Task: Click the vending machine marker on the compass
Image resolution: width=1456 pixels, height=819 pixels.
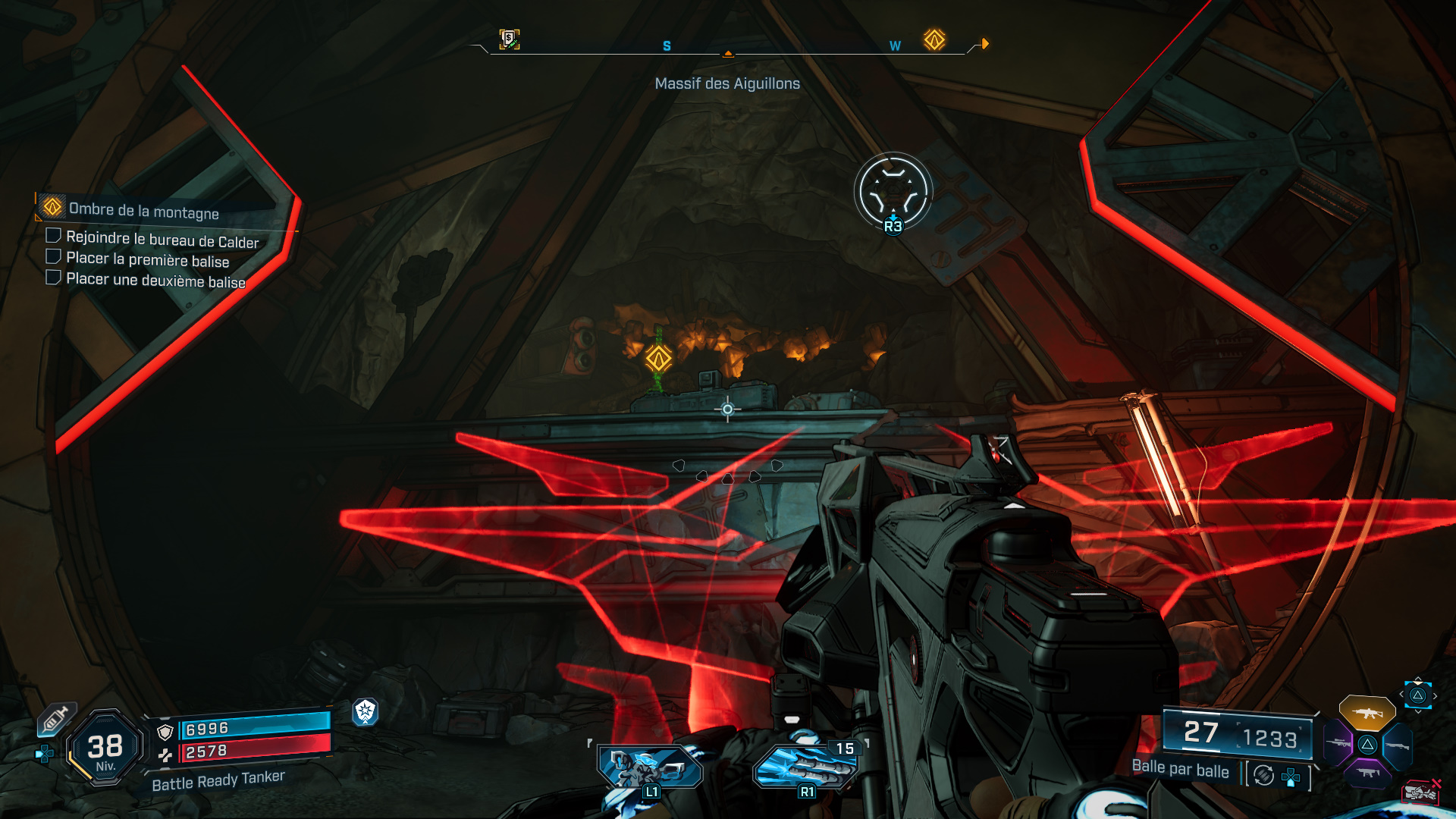Action: [x=509, y=39]
